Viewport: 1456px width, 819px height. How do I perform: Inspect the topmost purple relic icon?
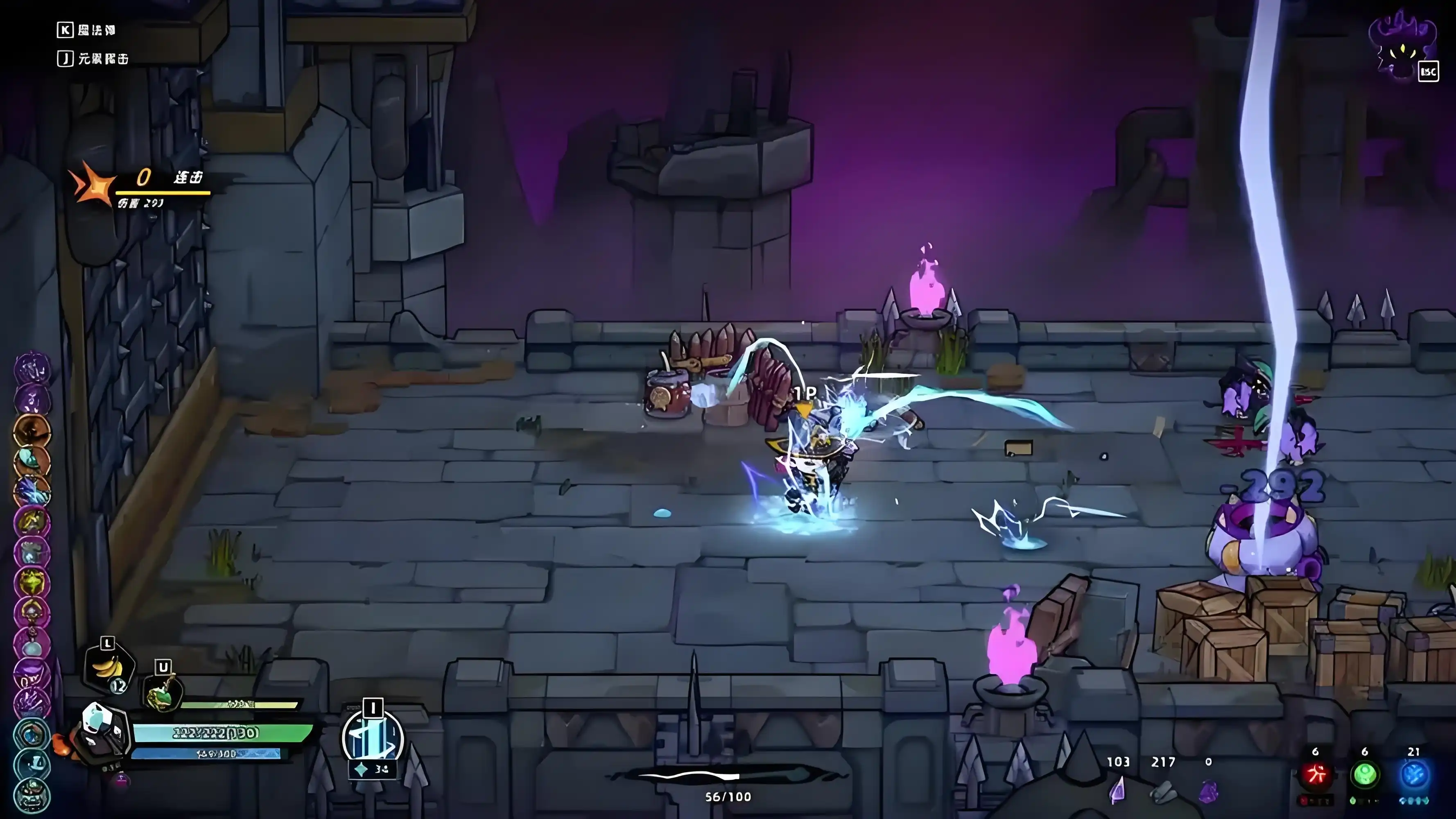[32, 369]
